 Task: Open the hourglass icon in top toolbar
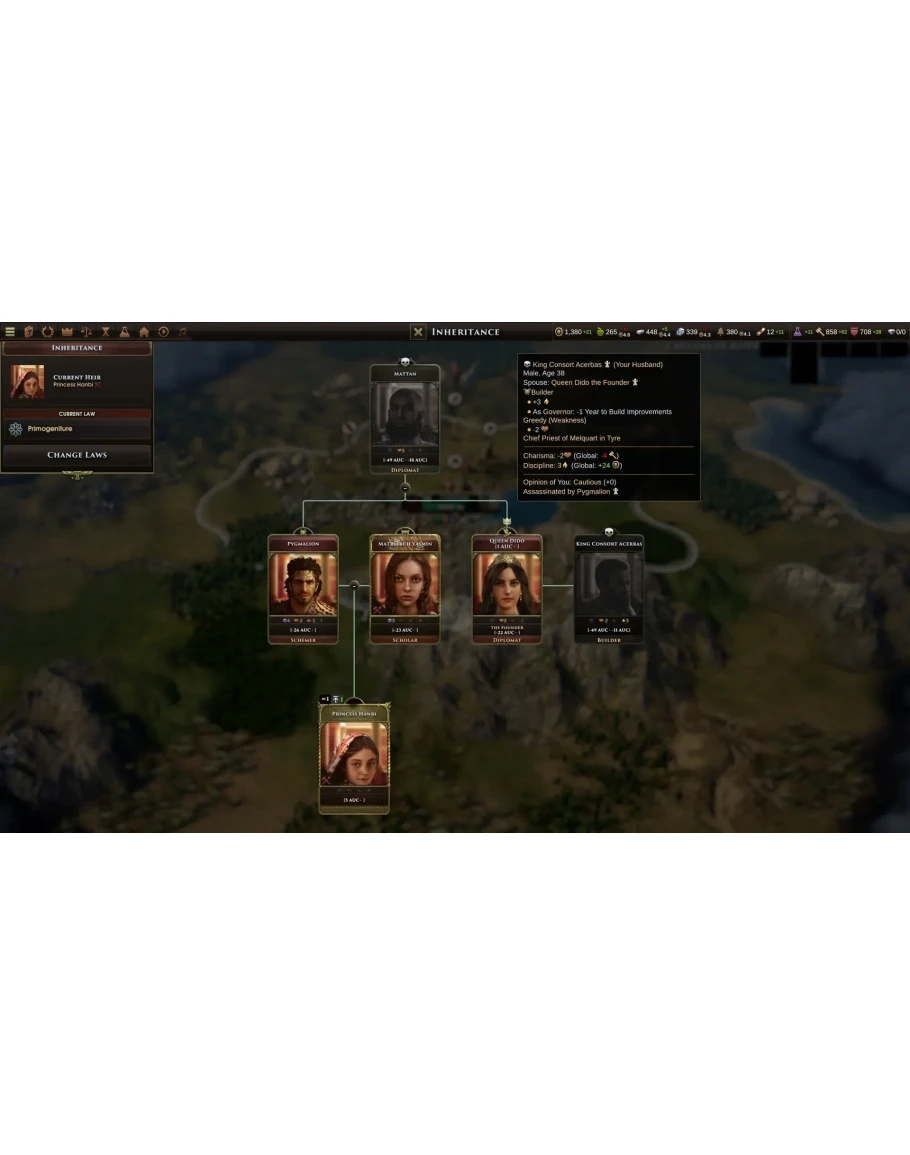105,332
